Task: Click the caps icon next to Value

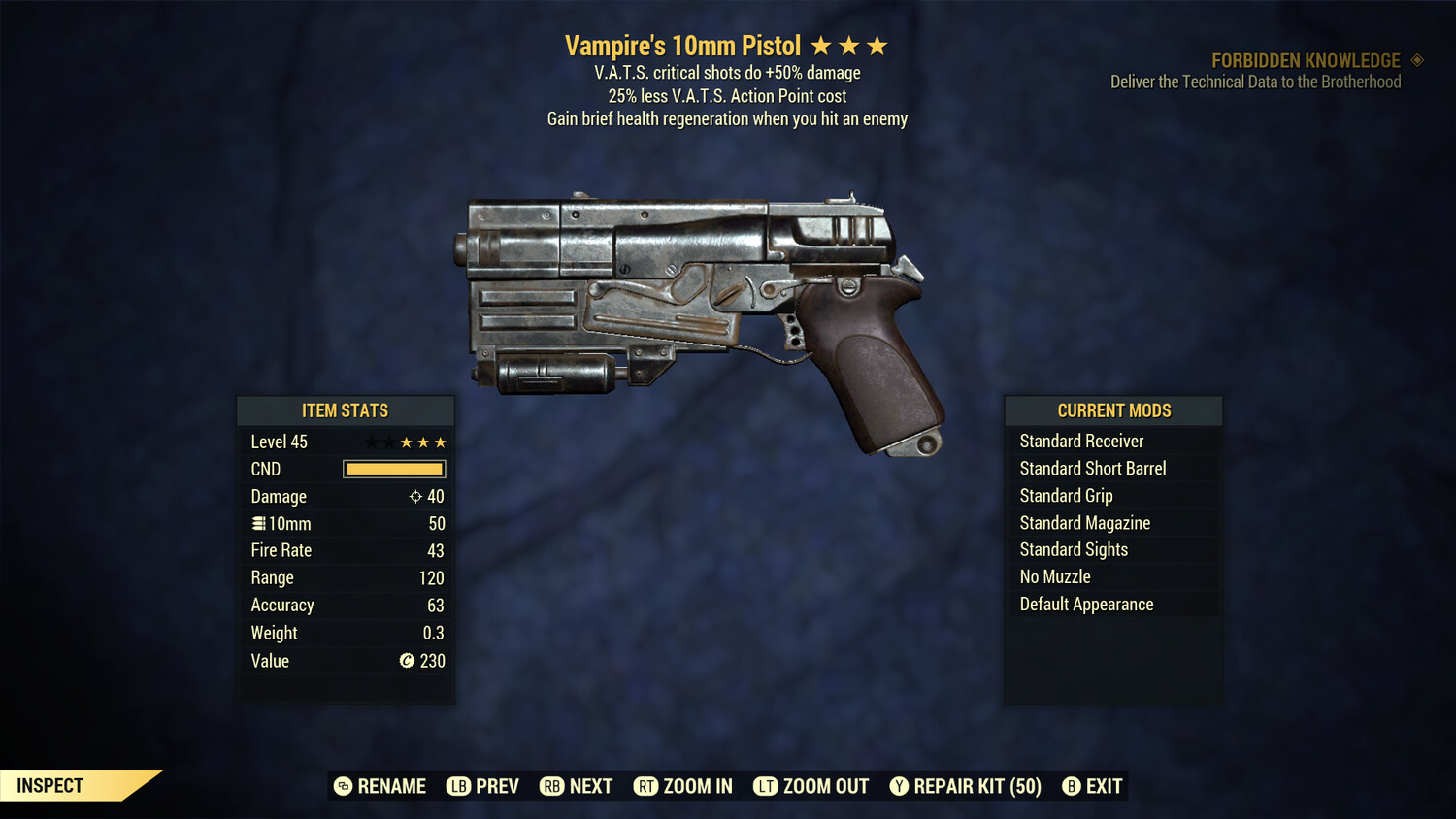Action: pyautogui.click(x=408, y=661)
